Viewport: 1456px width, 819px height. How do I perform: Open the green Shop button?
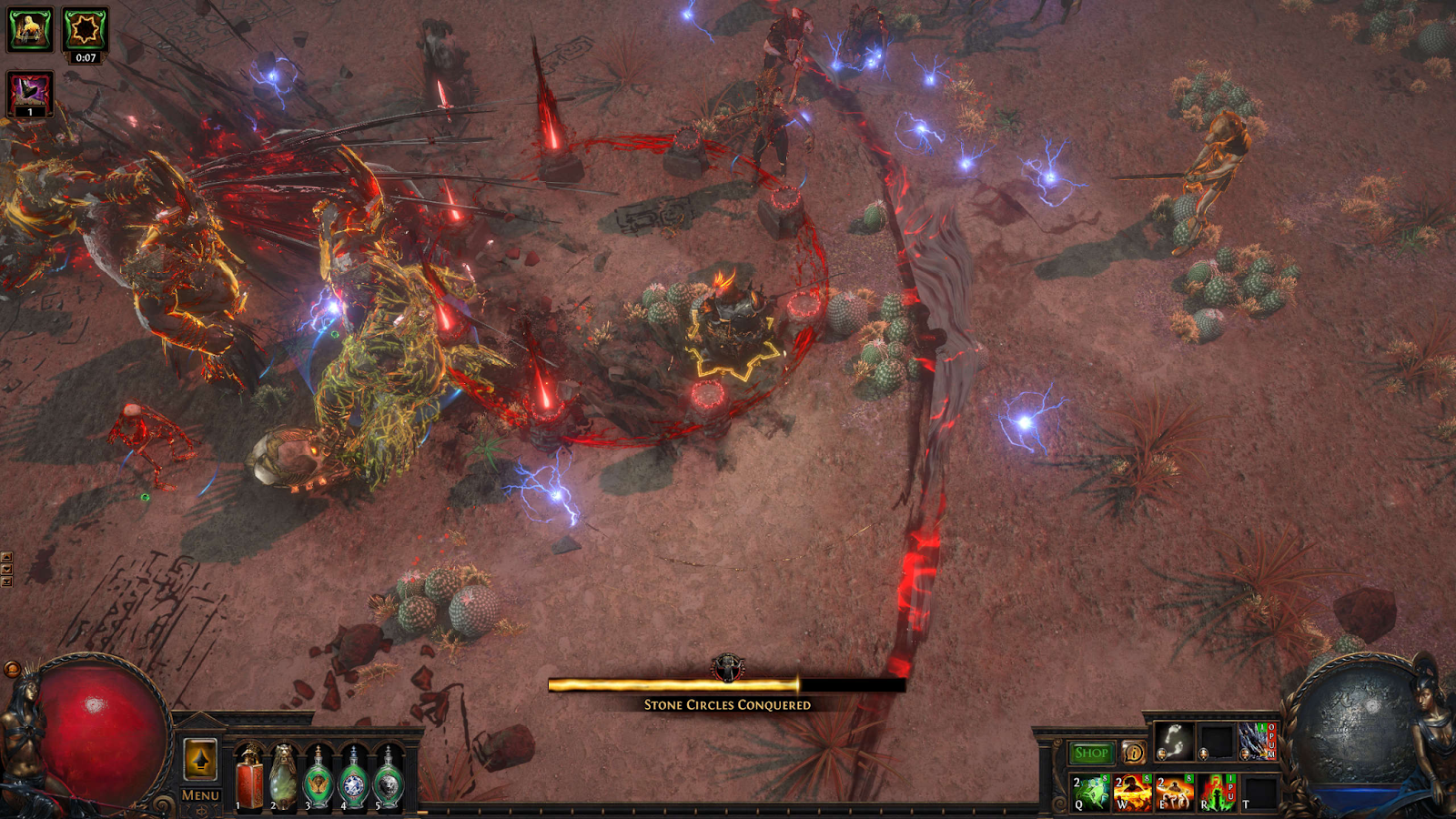[1091, 753]
